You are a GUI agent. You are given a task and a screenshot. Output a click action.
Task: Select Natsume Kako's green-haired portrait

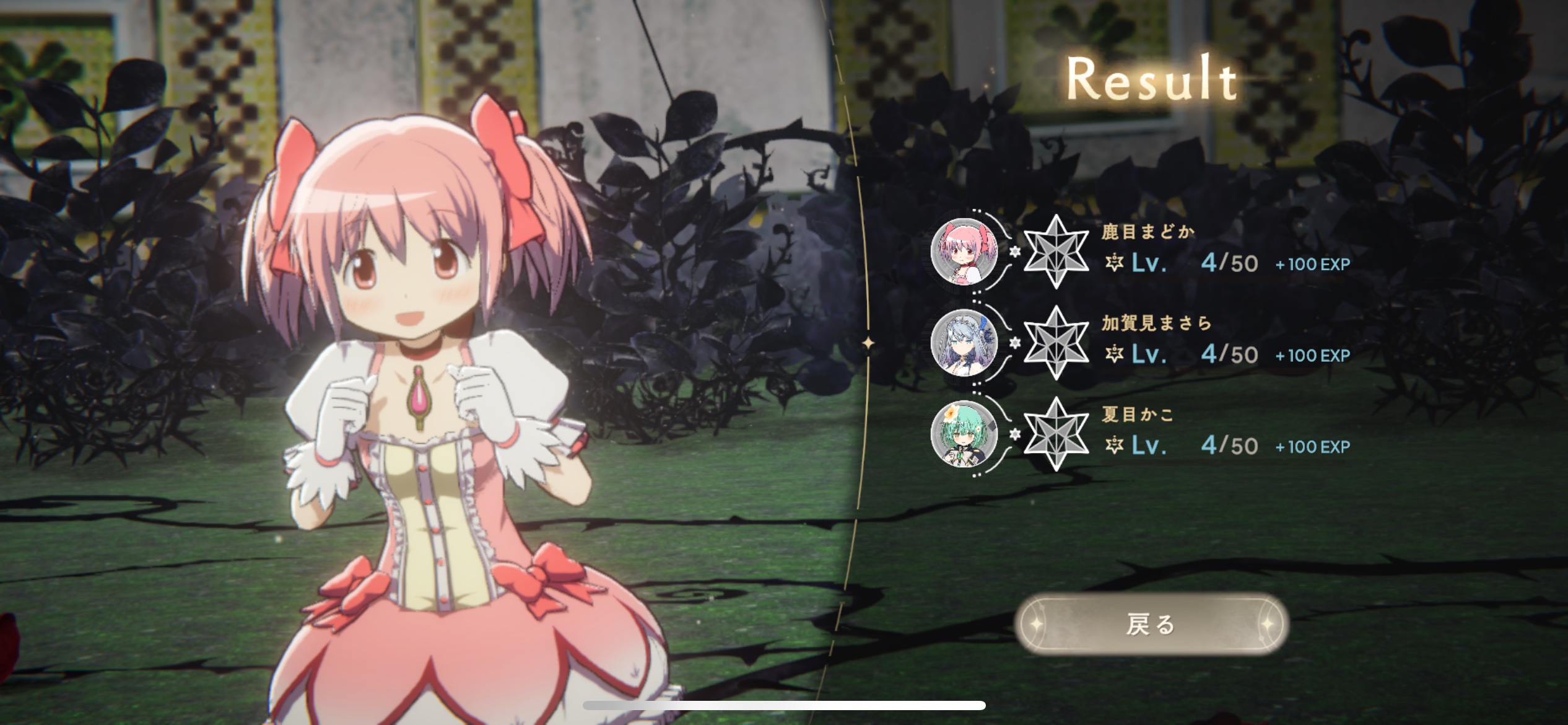click(x=964, y=434)
